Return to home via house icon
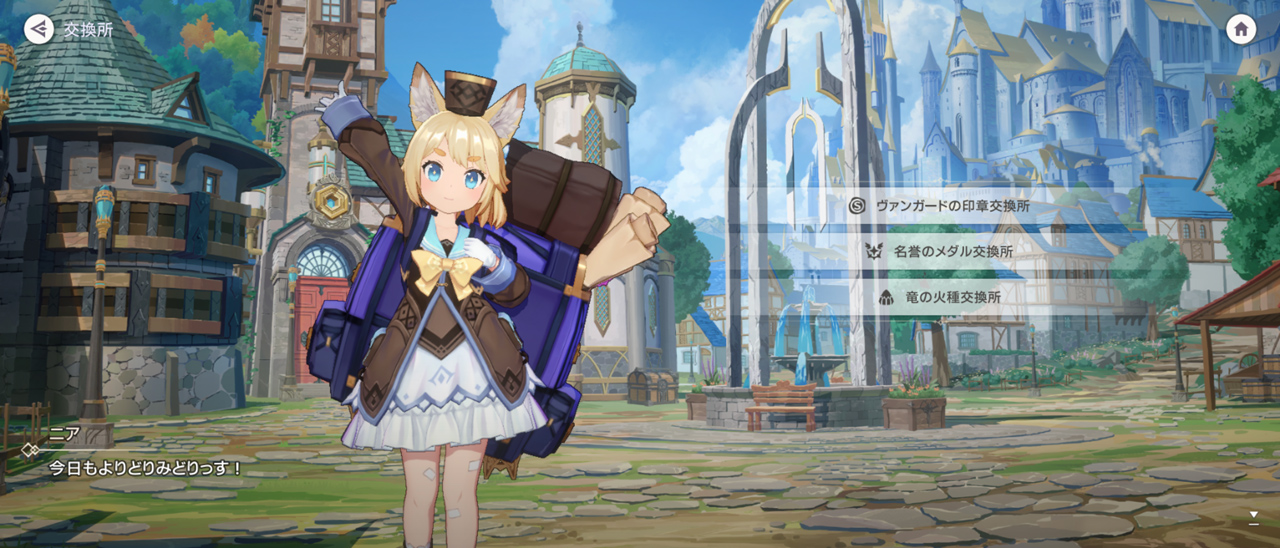The height and width of the screenshot is (548, 1280). click(x=1241, y=29)
